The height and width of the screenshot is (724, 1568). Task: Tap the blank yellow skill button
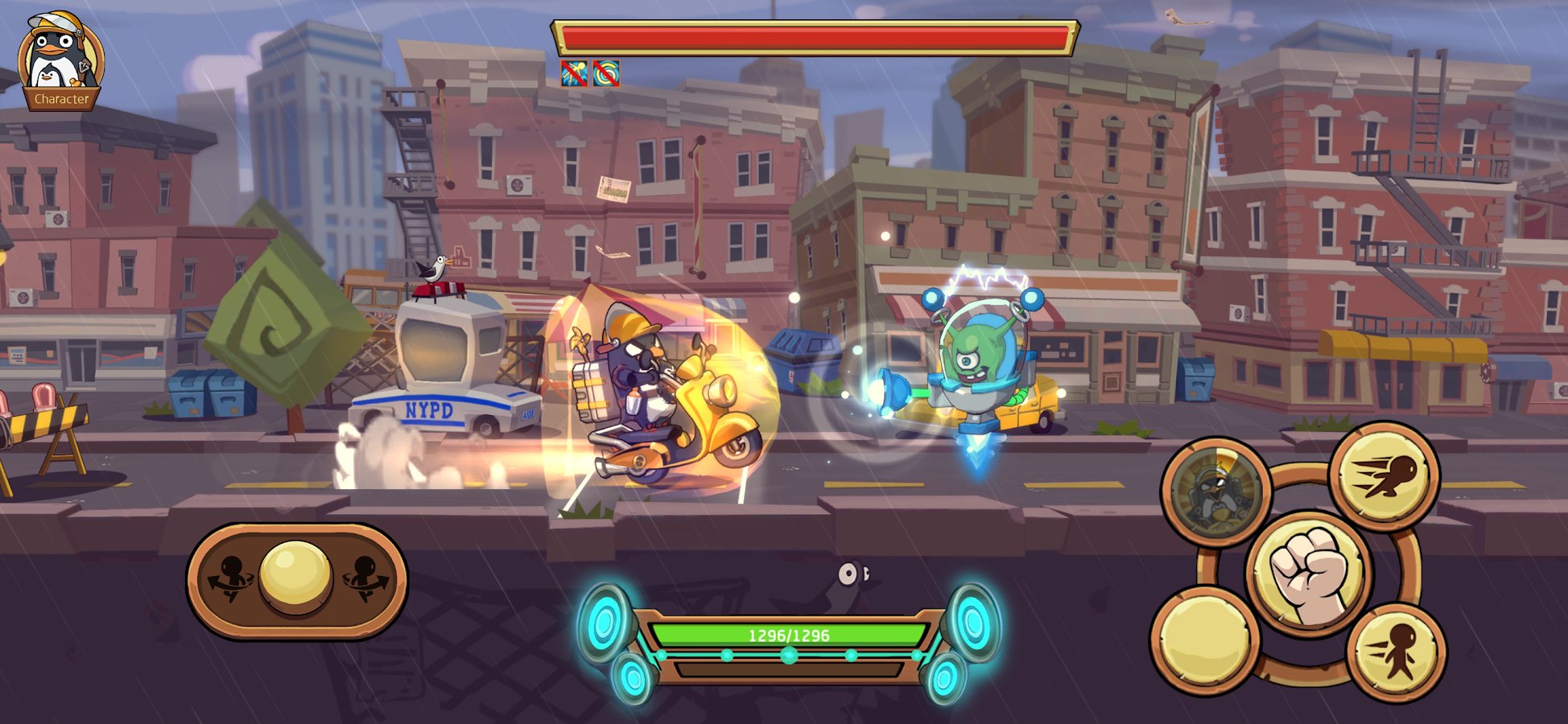tap(1205, 640)
